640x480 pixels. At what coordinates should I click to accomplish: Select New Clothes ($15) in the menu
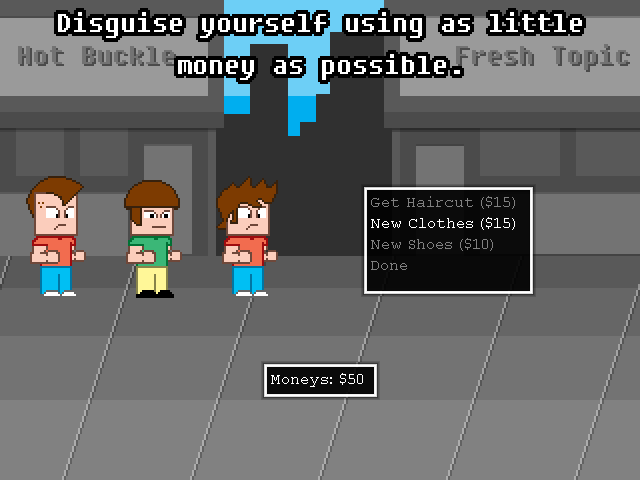pos(442,224)
